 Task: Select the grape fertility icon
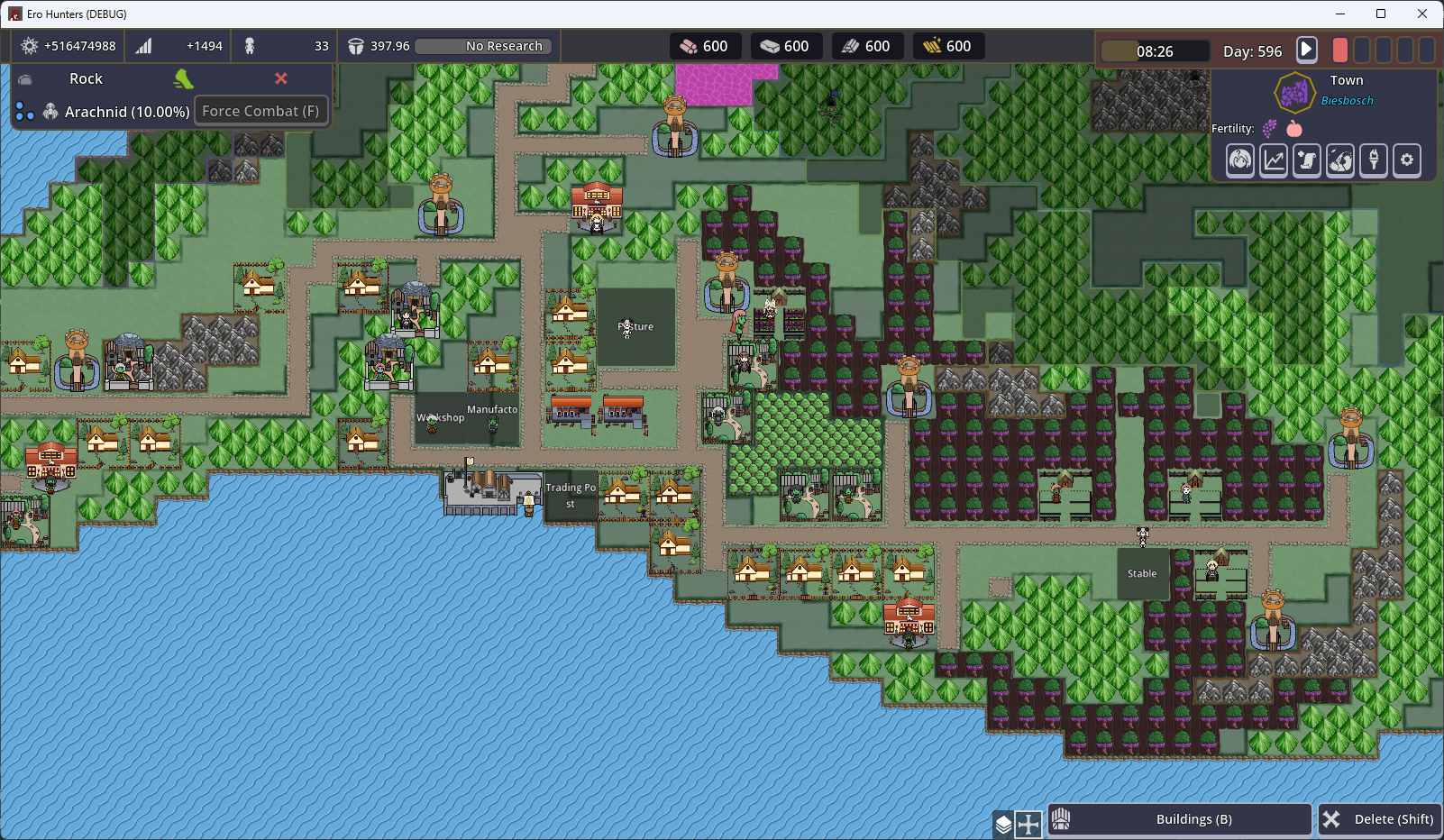click(1268, 127)
